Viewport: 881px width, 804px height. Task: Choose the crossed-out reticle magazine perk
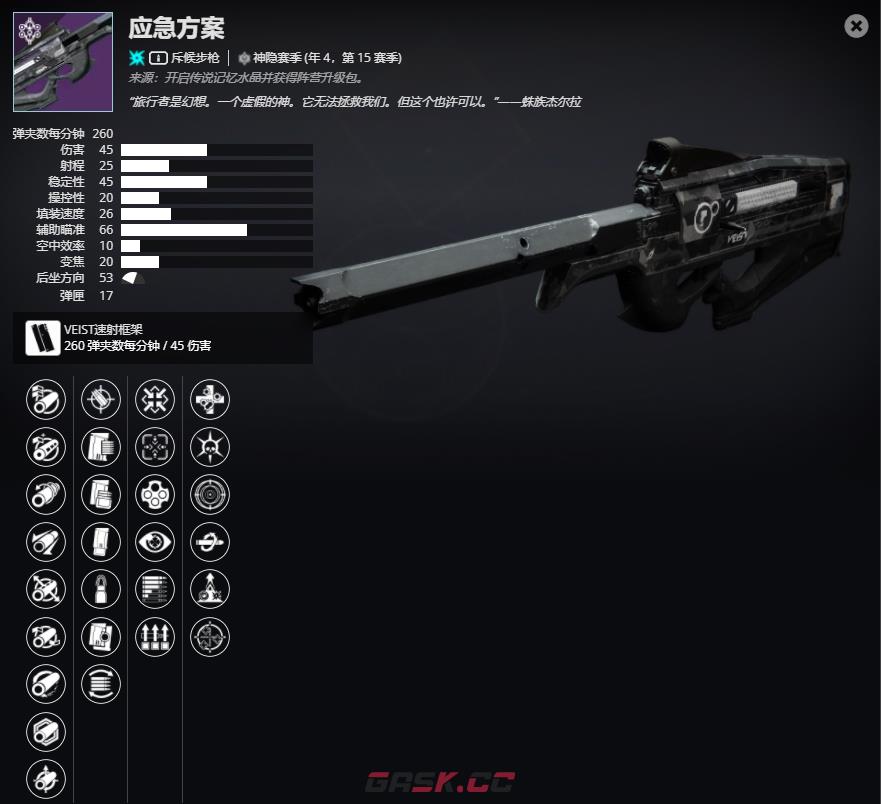pyautogui.click(x=100, y=400)
